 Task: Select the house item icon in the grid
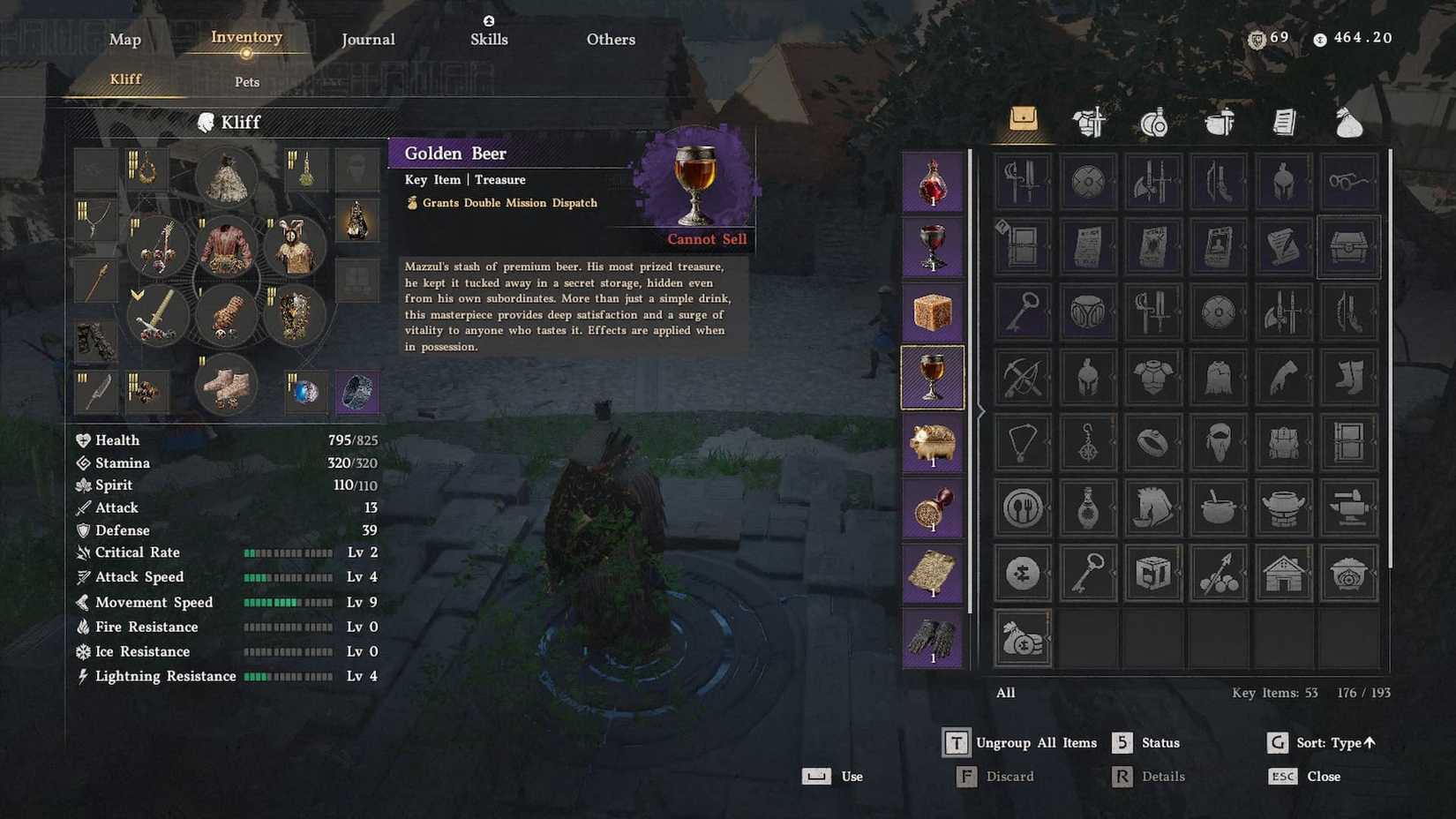1283,573
